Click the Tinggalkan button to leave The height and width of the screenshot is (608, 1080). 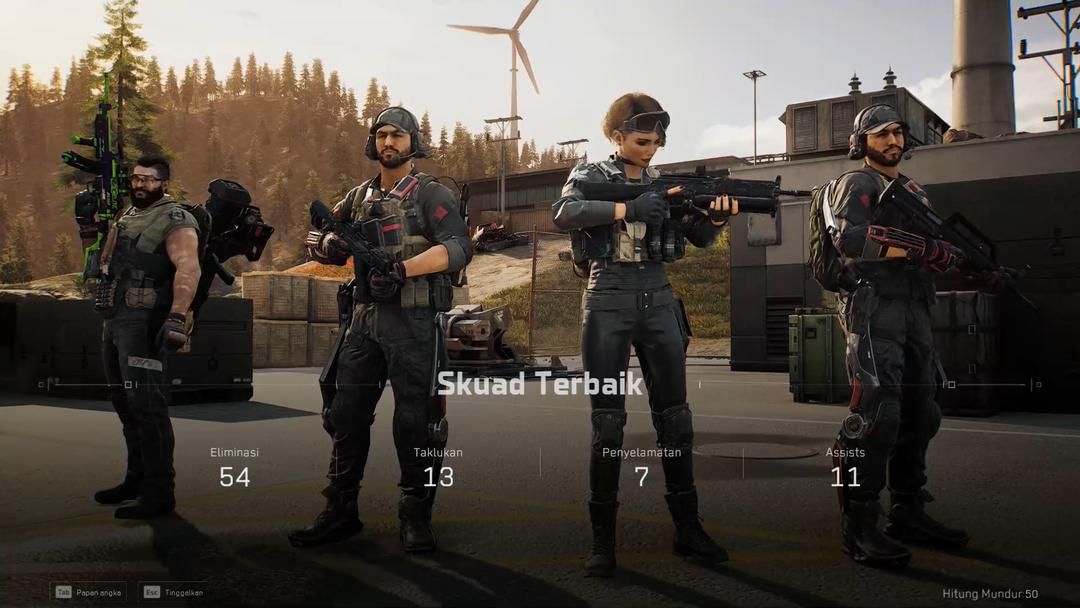[x=175, y=592]
